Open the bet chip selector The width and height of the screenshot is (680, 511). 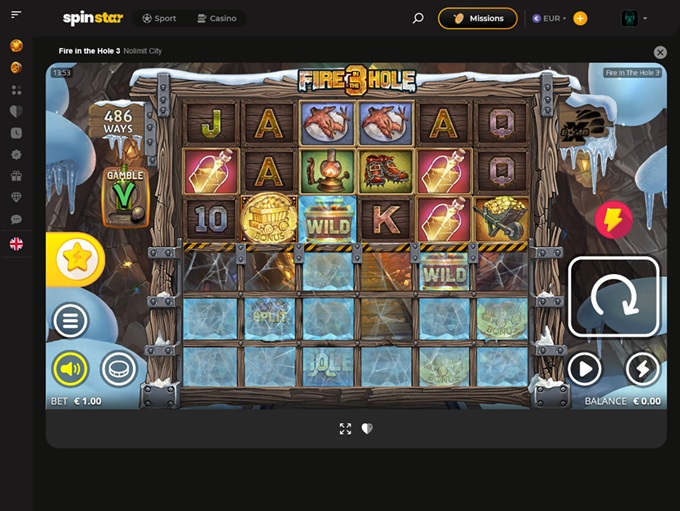[x=119, y=370]
